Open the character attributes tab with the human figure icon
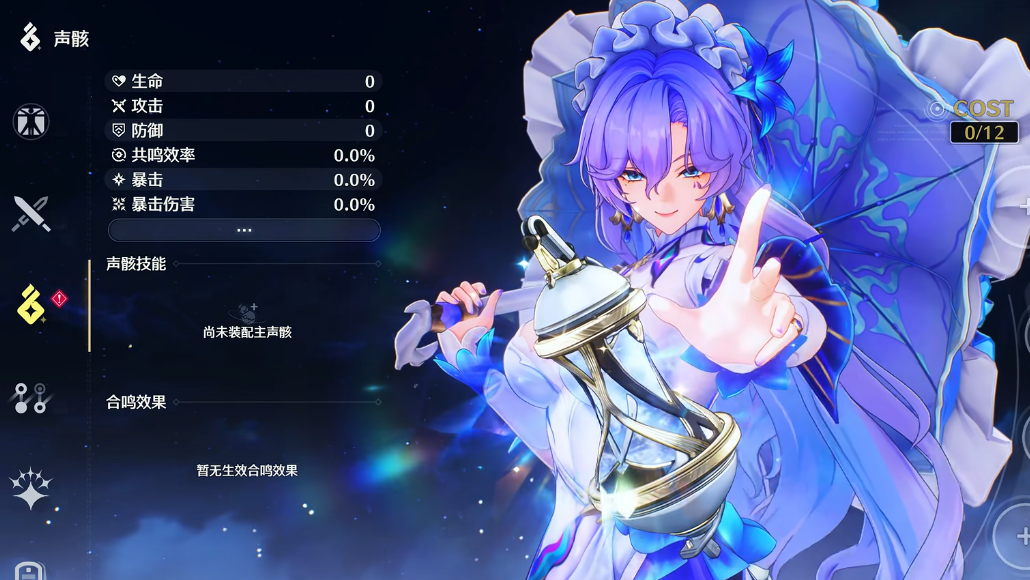Screen dimensions: 1030x580 tap(31, 122)
